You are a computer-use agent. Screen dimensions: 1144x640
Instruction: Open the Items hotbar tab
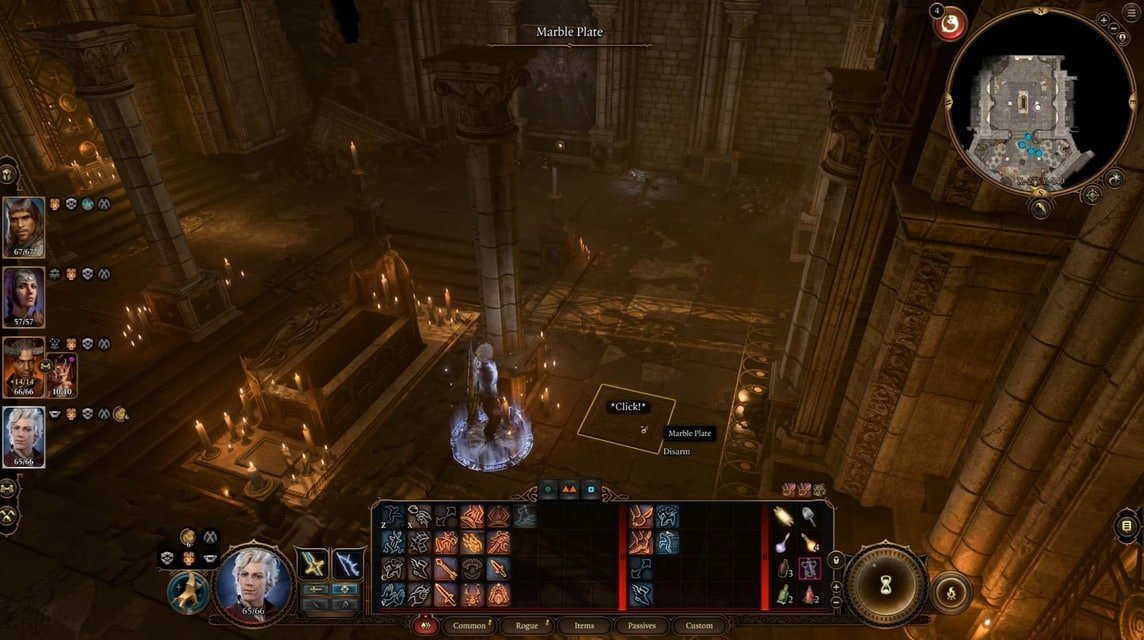click(x=584, y=626)
